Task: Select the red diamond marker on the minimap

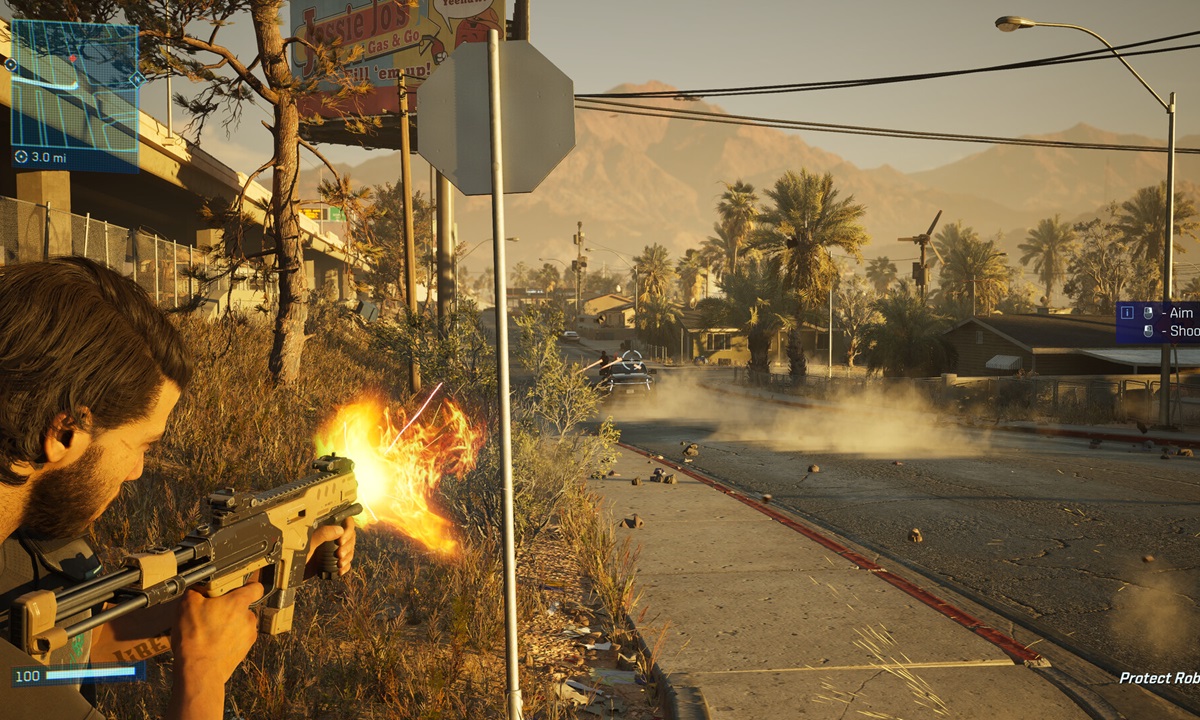Action: click(x=73, y=59)
